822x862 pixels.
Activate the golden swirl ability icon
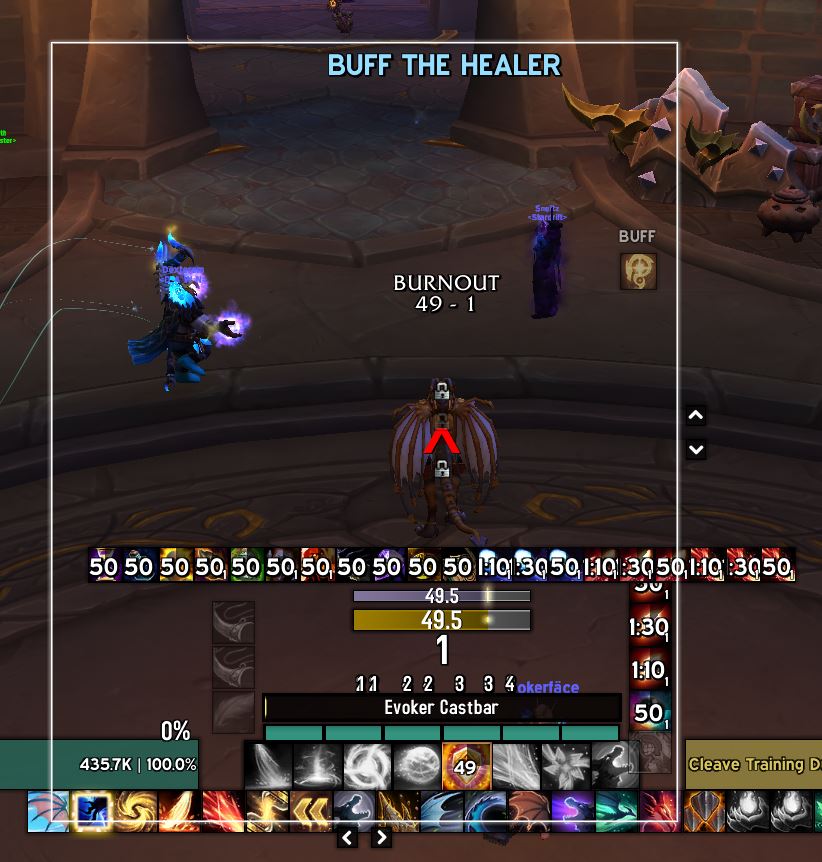point(135,810)
